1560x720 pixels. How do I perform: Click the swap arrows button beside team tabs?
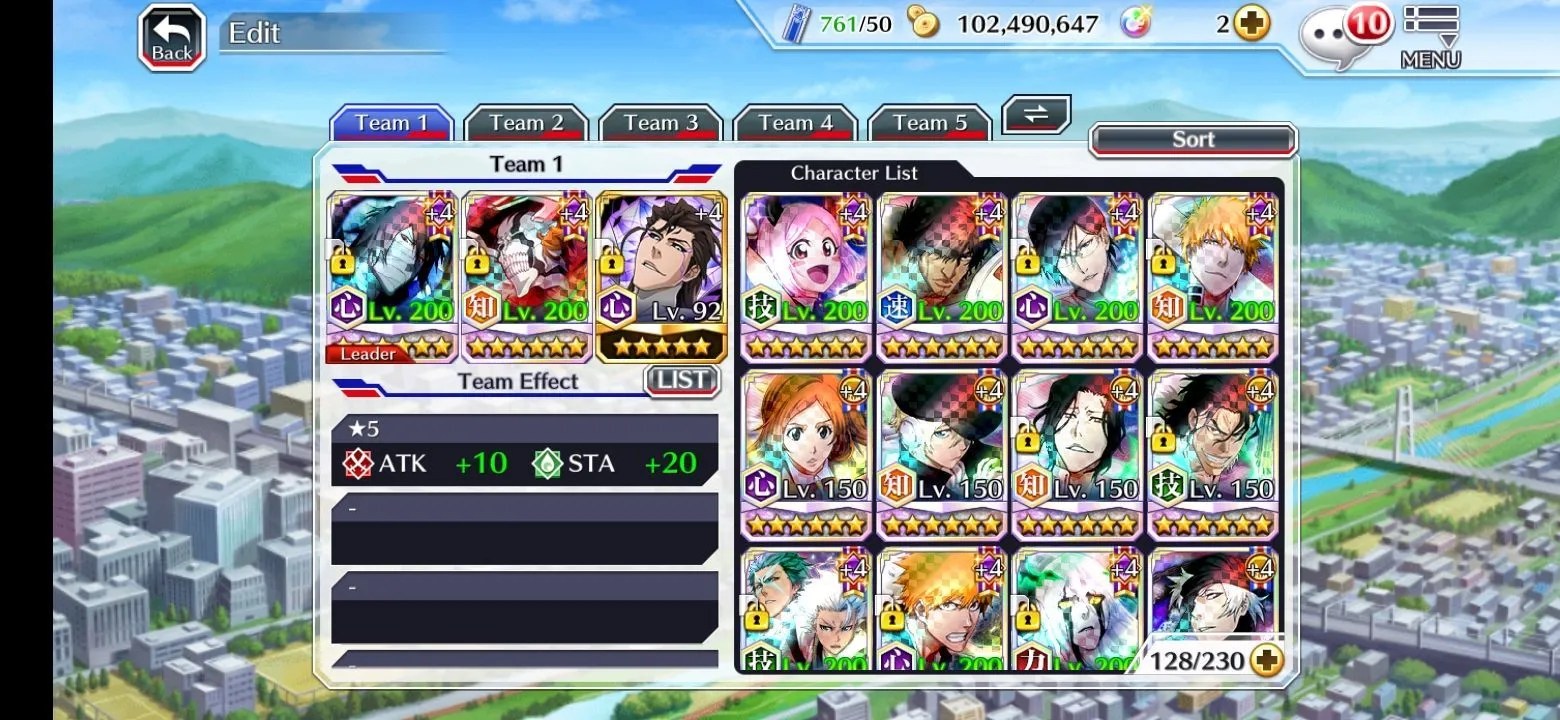pos(1035,114)
